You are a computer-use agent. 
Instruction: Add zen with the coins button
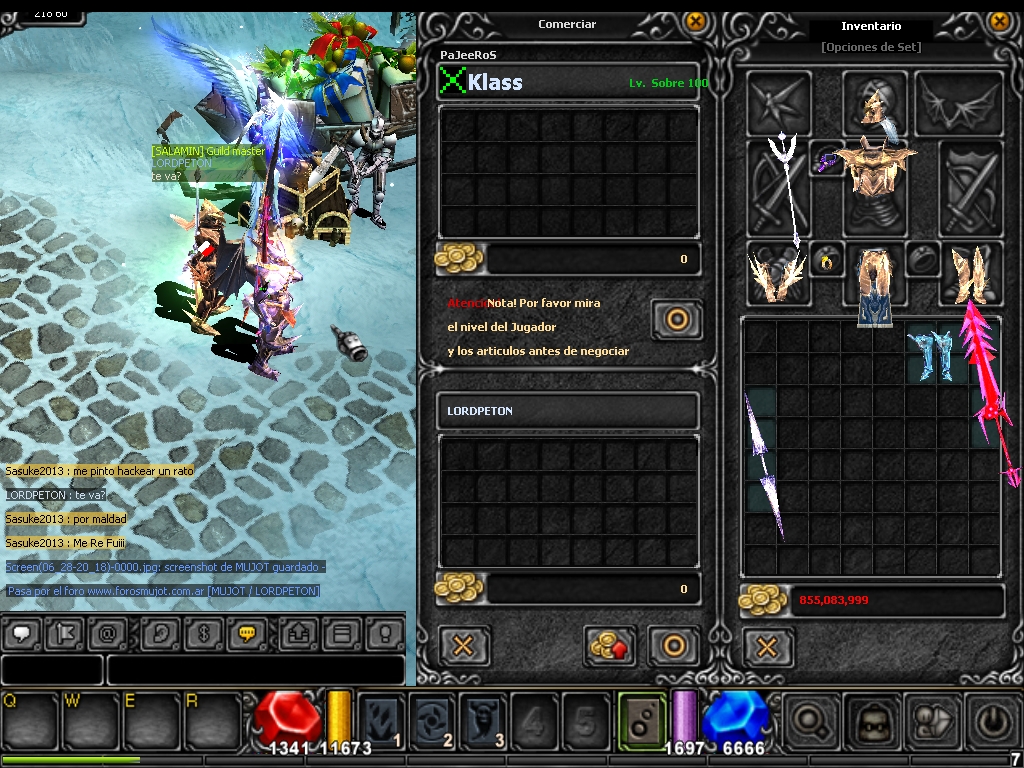(x=612, y=646)
